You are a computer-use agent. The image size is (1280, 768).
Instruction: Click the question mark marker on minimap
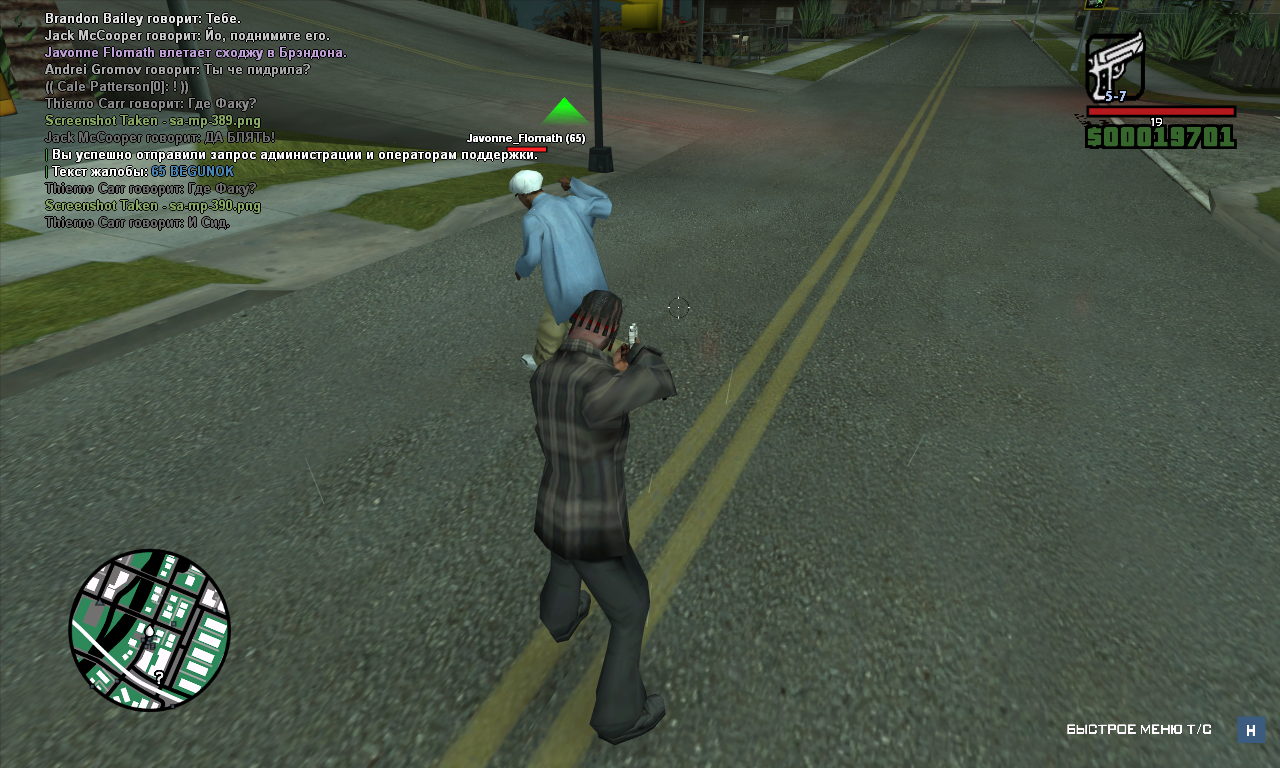pos(159,677)
